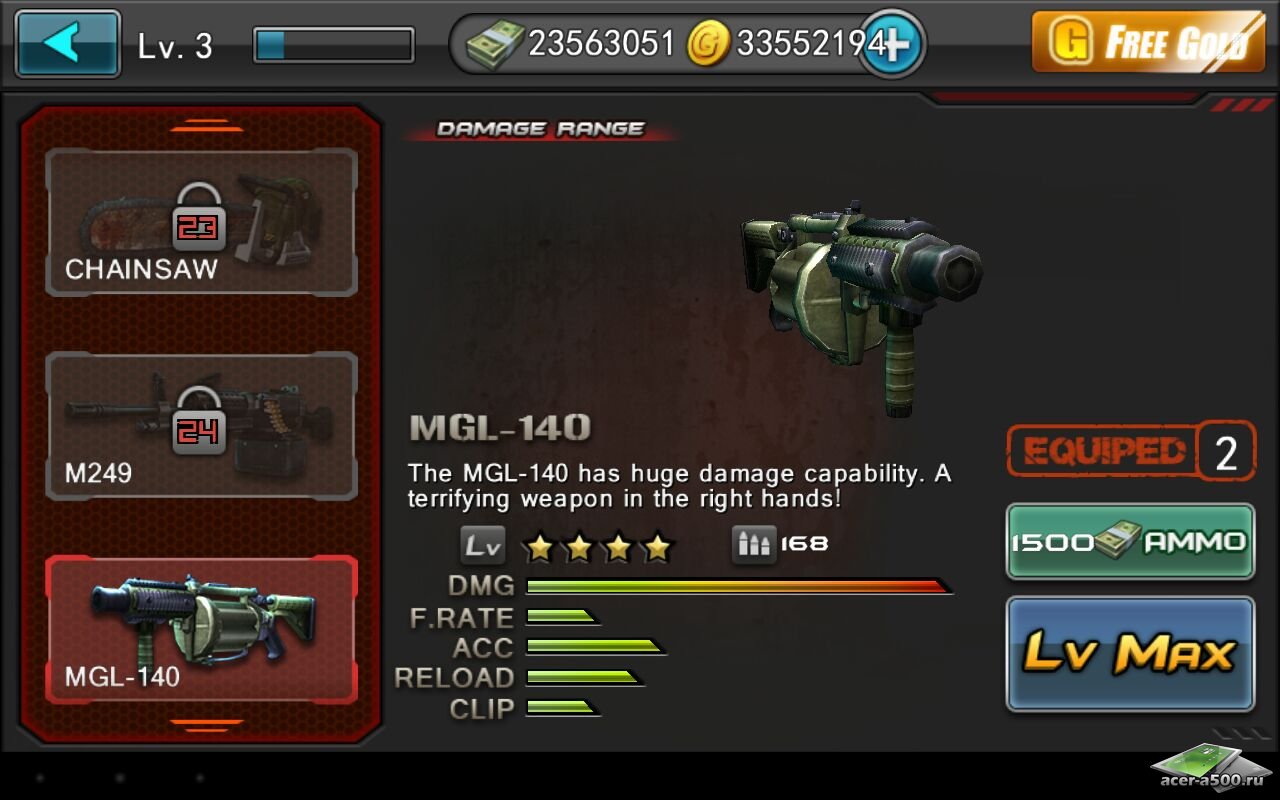Image resolution: width=1280 pixels, height=800 pixels.
Task: Go back with the arrow button
Action: [x=68, y=44]
